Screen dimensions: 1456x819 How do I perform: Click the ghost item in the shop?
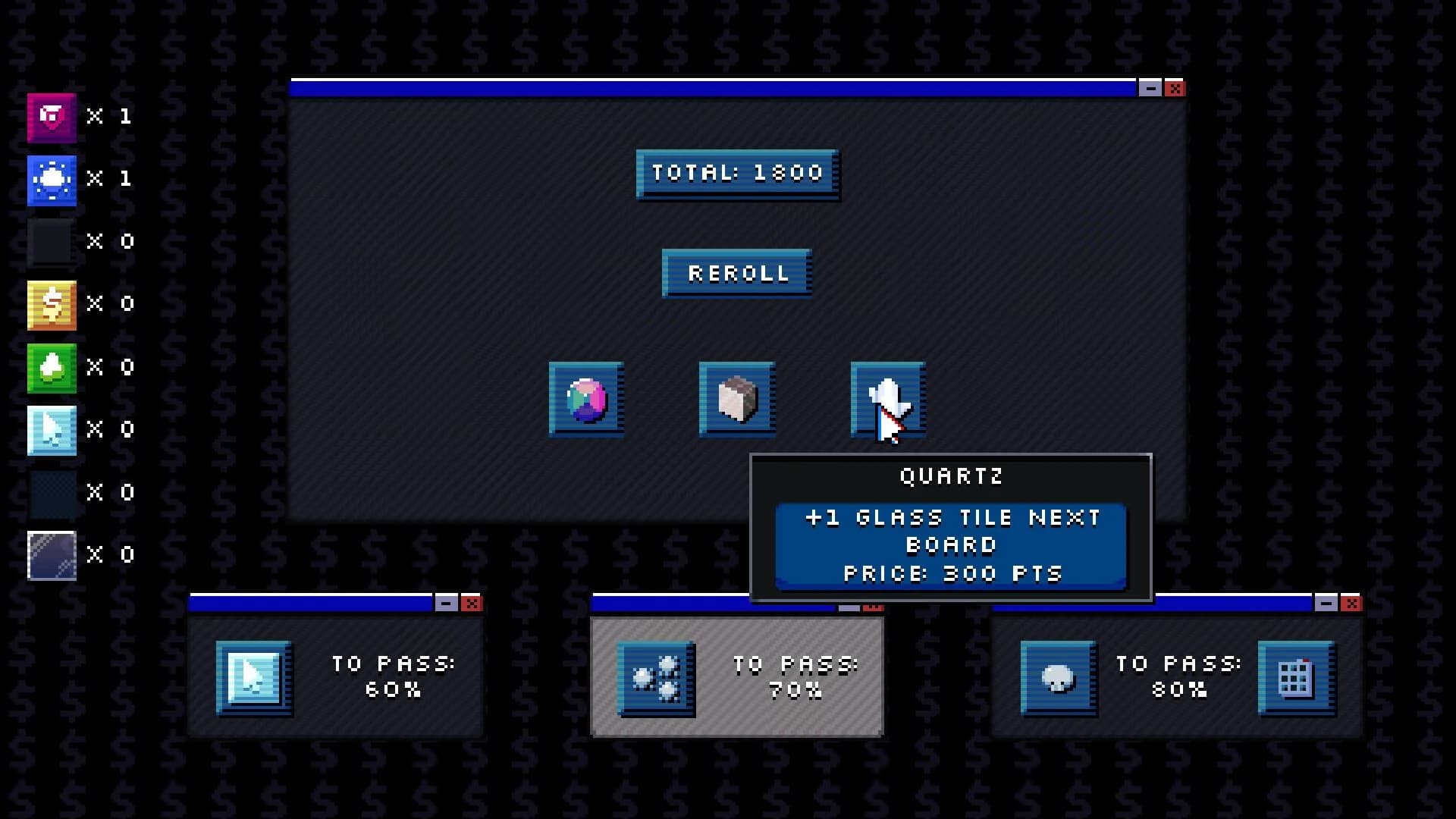pos(886,398)
